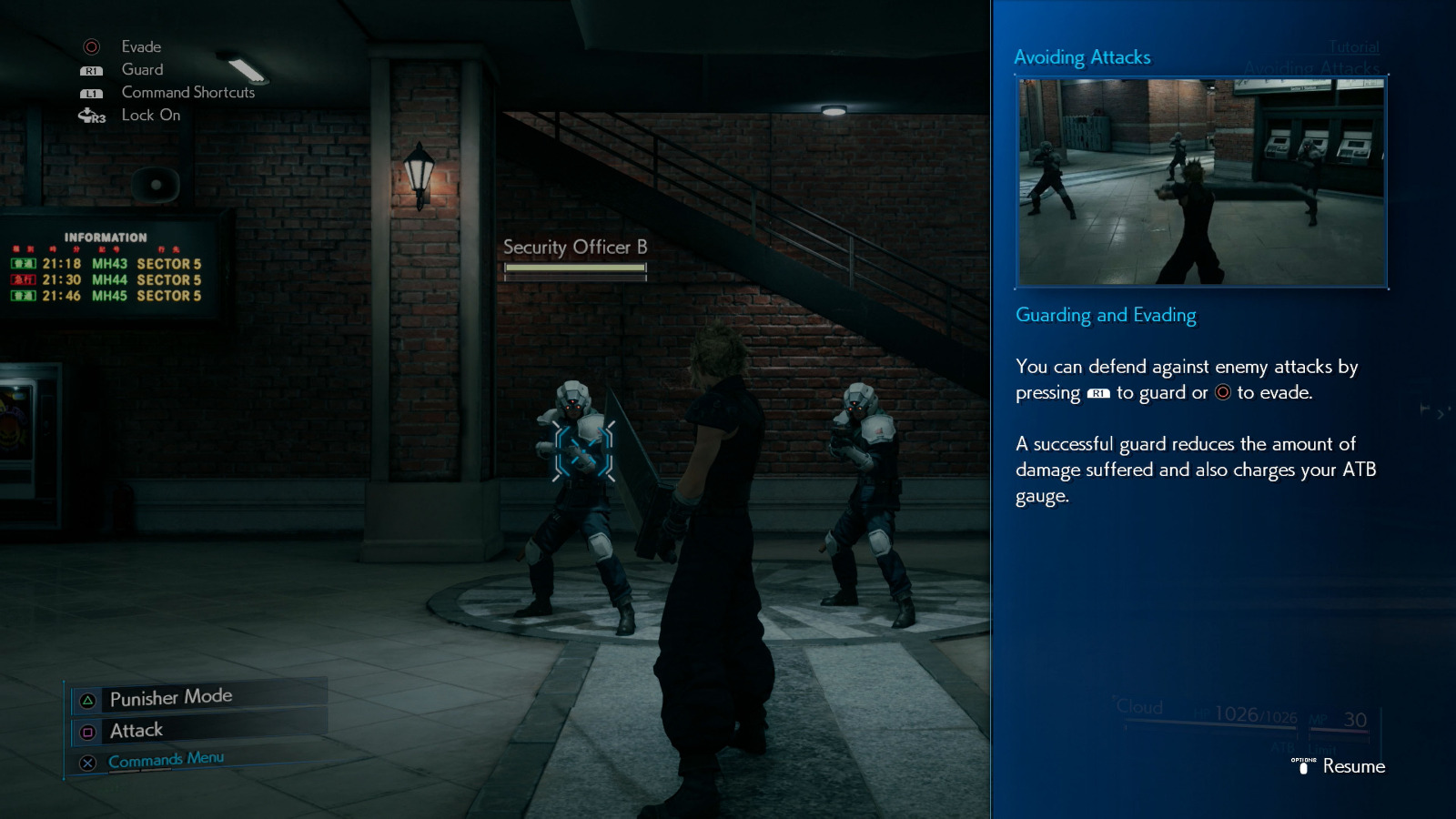Click the X icon beside Commands Menu
Viewport: 1456px width, 819px height.
click(x=86, y=763)
